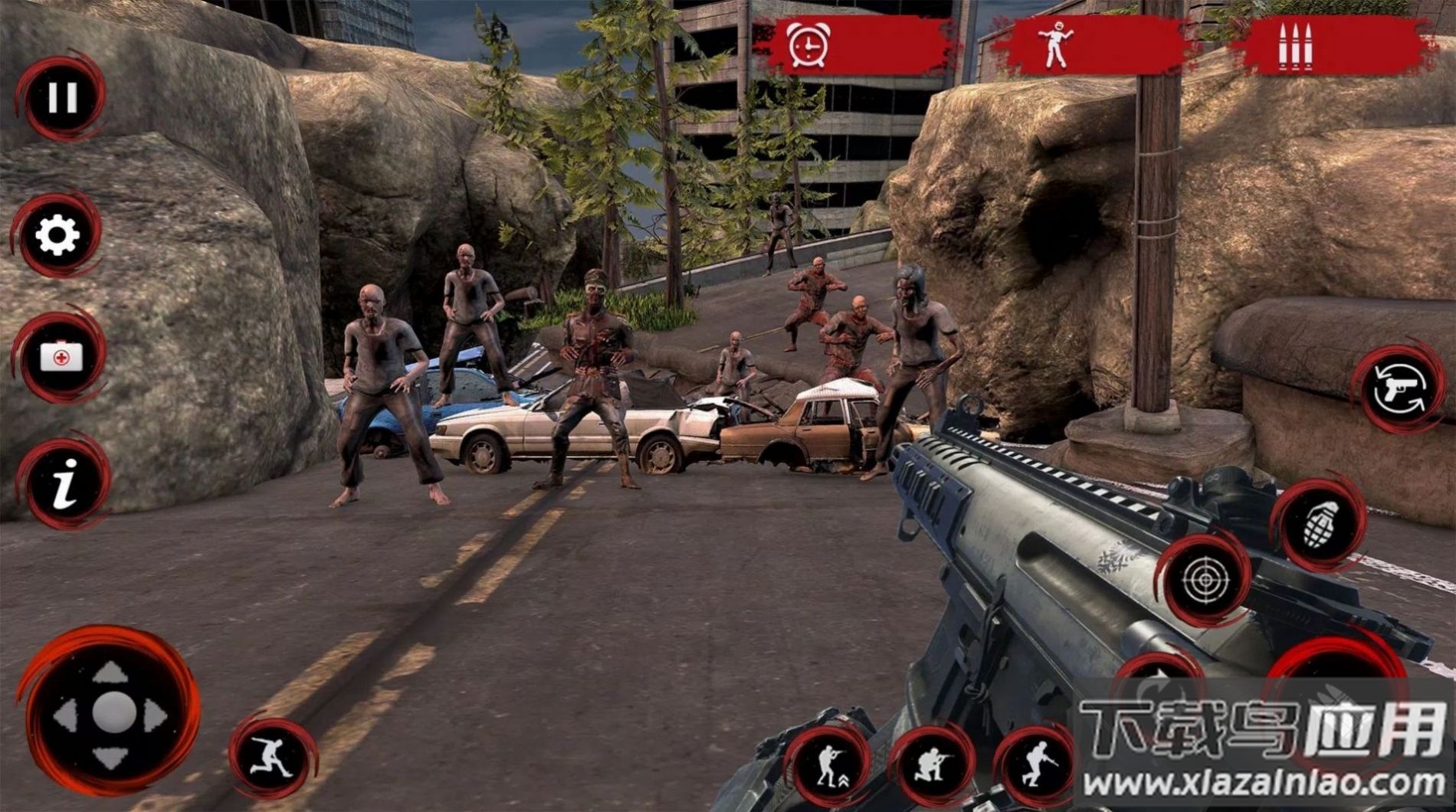Image resolution: width=1456 pixels, height=812 pixels.
Task: Use the first aid medkit
Action: tap(61, 357)
